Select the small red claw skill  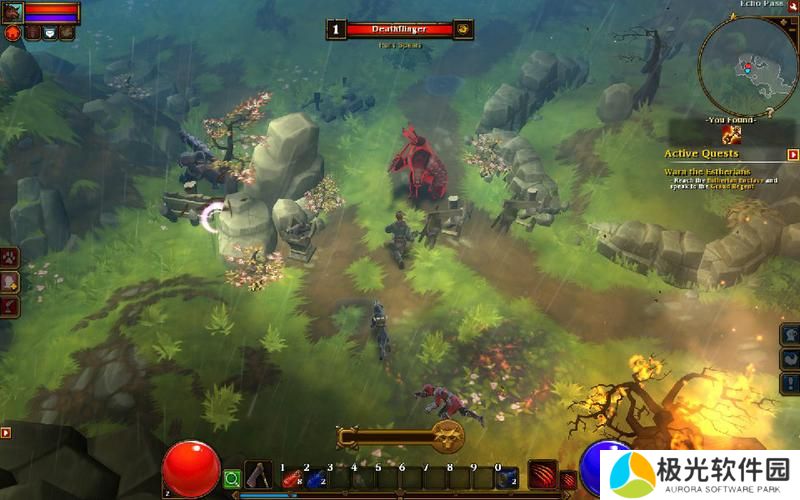[568, 480]
